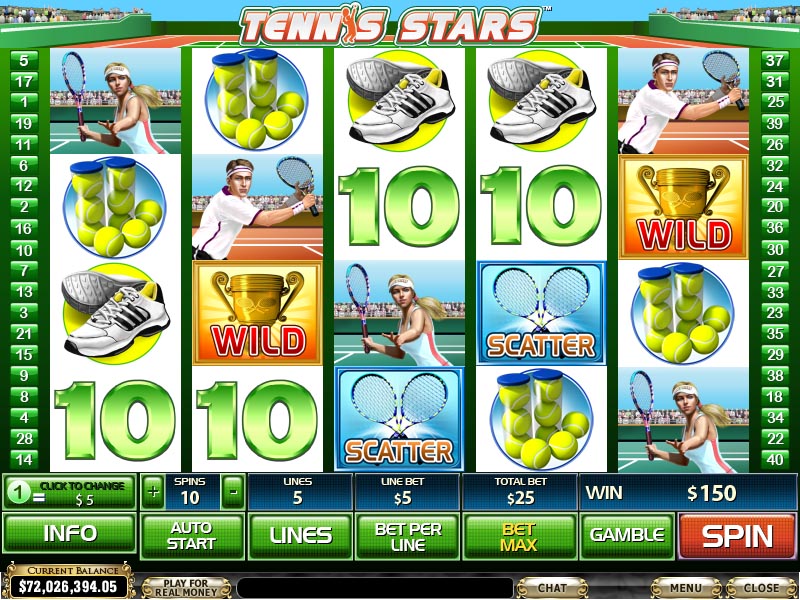Spin the reels with the SPIN button

(x=738, y=536)
